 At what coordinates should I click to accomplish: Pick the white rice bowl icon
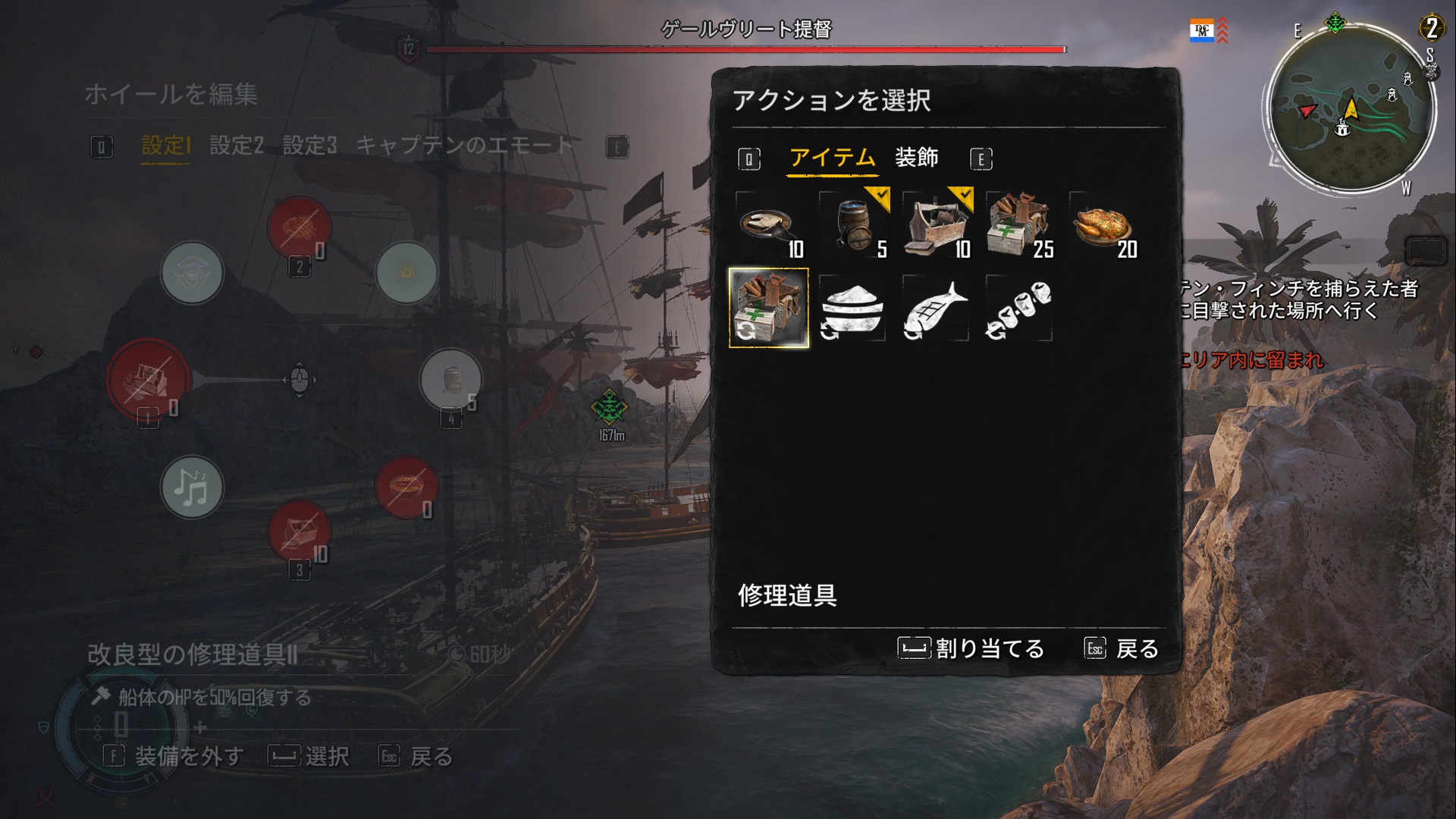point(853,309)
